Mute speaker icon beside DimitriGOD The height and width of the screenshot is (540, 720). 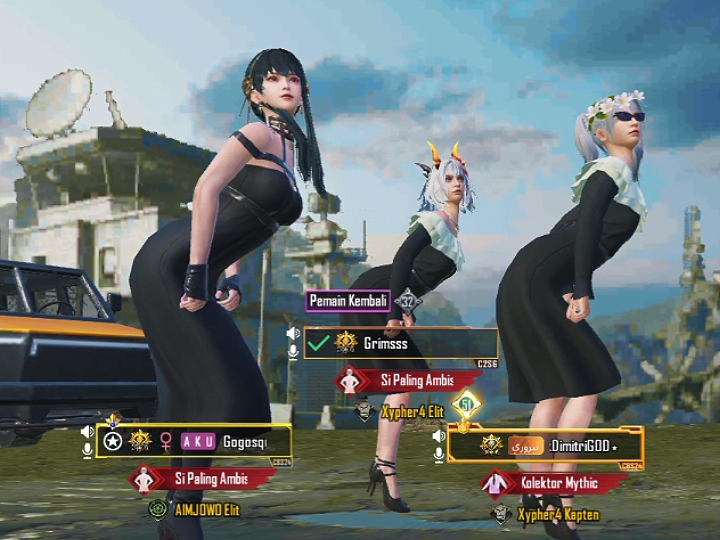(x=438, y=436)
